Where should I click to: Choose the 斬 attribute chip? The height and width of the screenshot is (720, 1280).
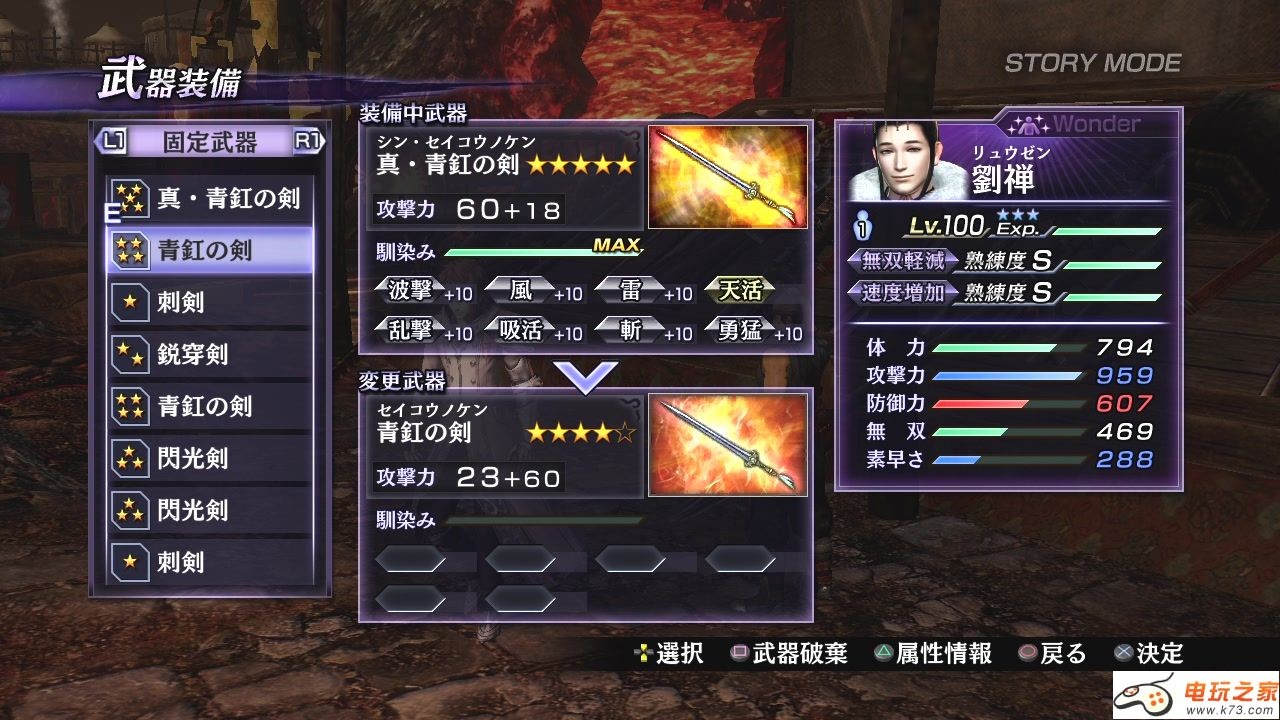(631, 330)
